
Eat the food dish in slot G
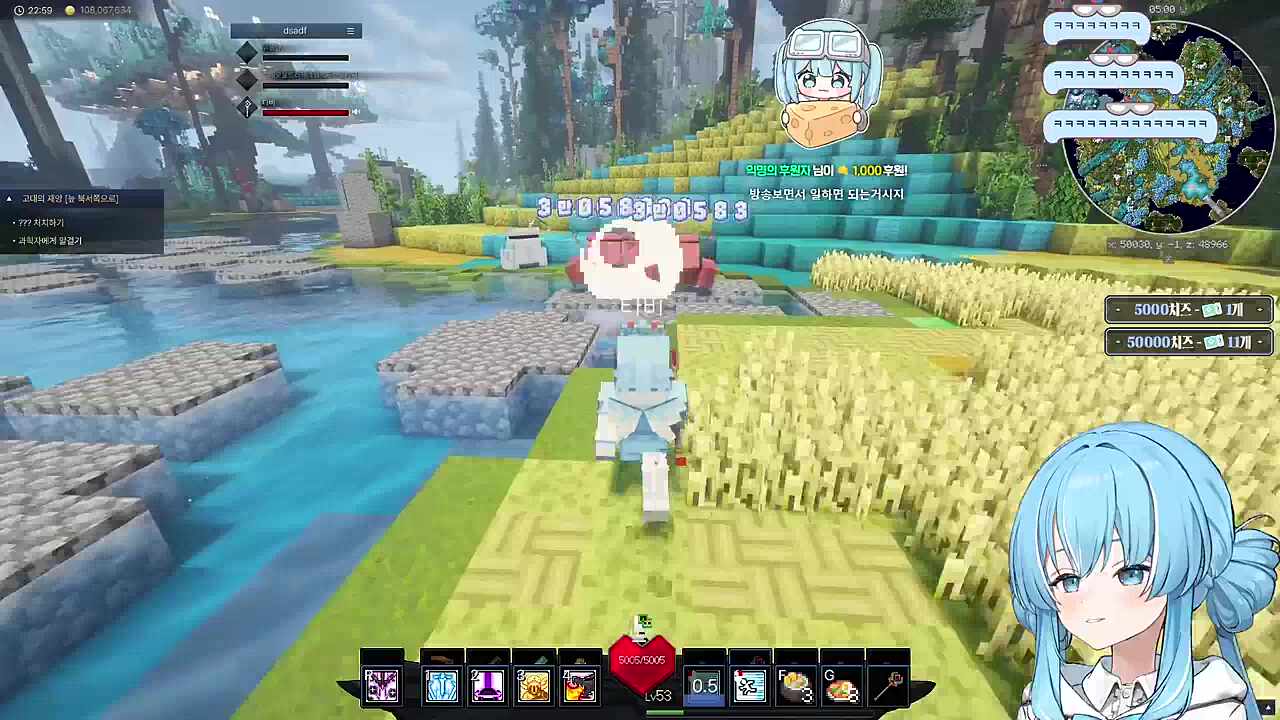841,687
